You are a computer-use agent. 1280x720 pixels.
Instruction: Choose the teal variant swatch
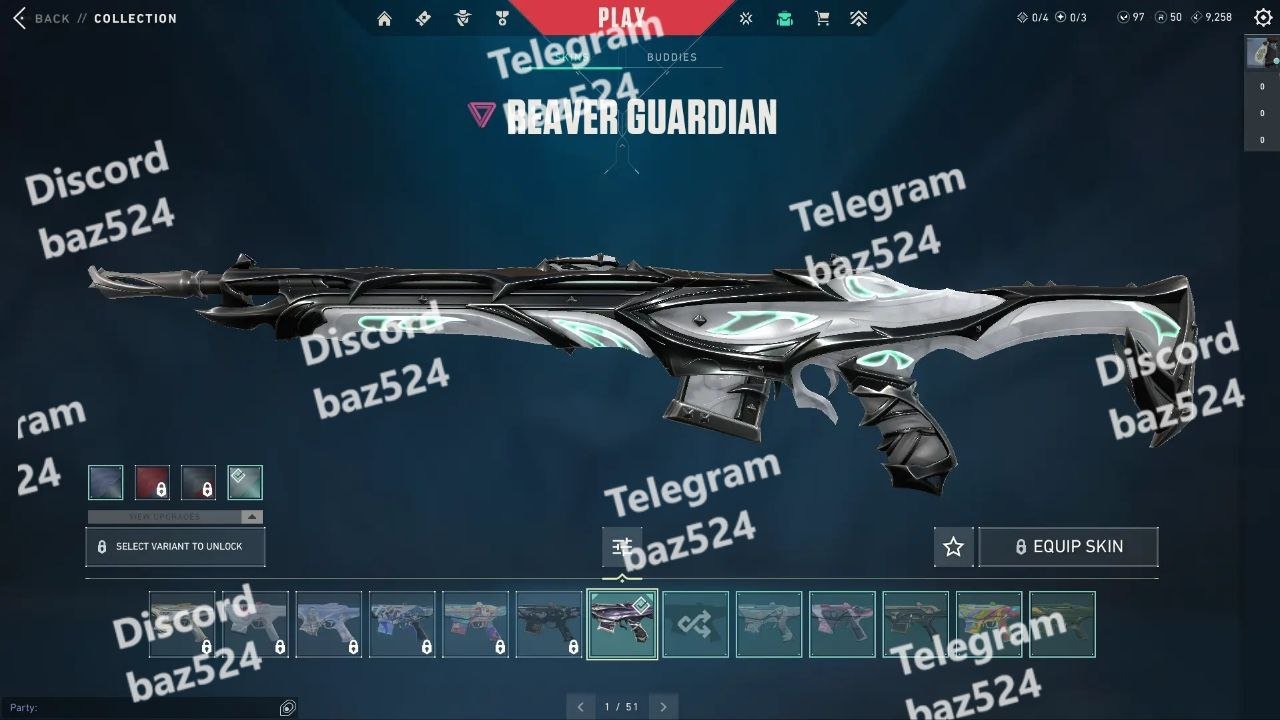(x=245, y=482)
